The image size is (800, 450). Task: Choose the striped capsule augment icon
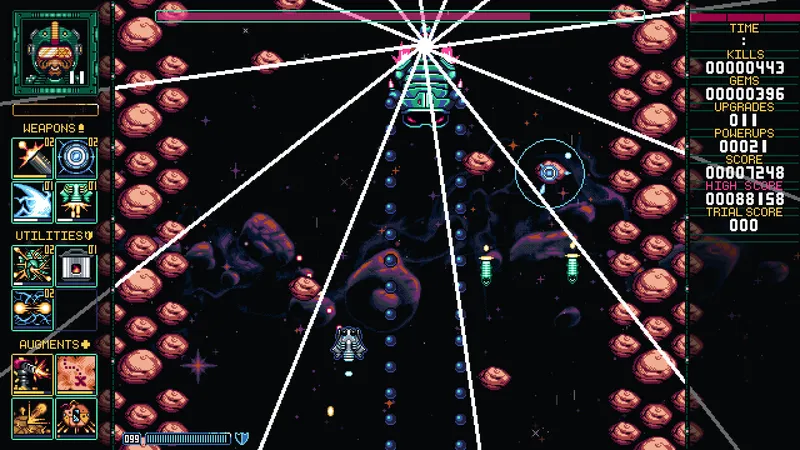[x=76, y=417]
